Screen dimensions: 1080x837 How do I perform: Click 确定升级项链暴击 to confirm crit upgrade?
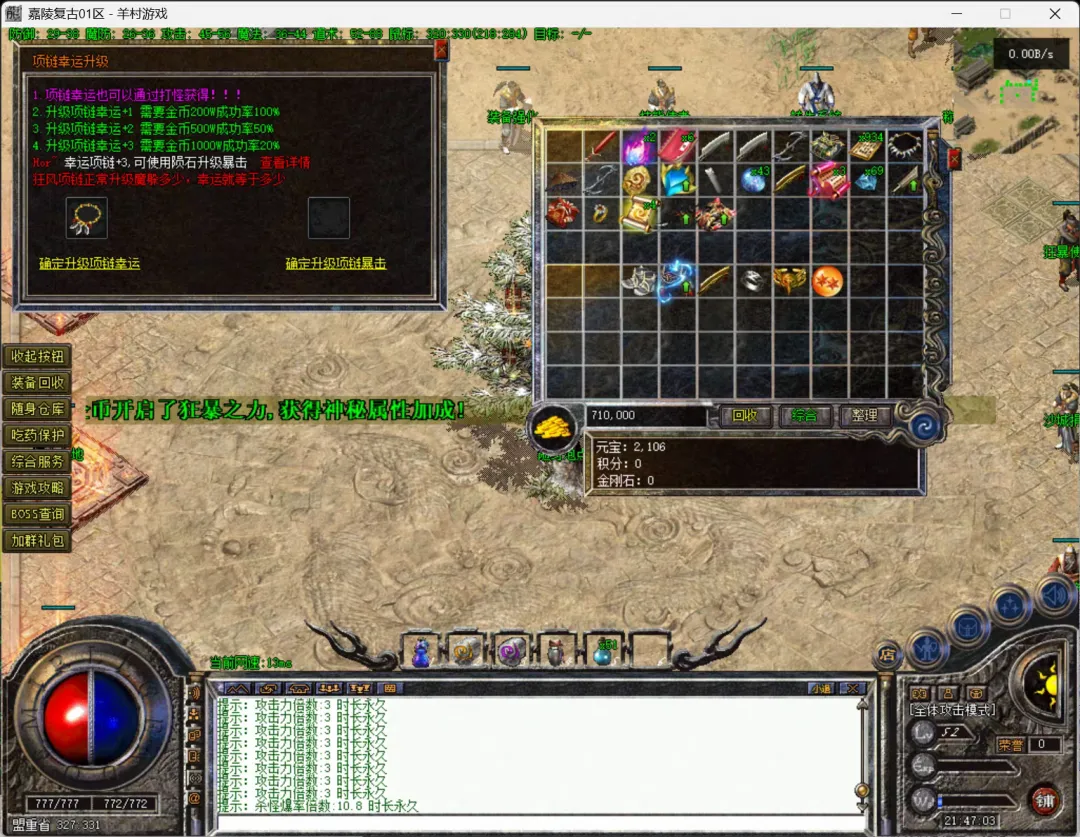point(336,264)
